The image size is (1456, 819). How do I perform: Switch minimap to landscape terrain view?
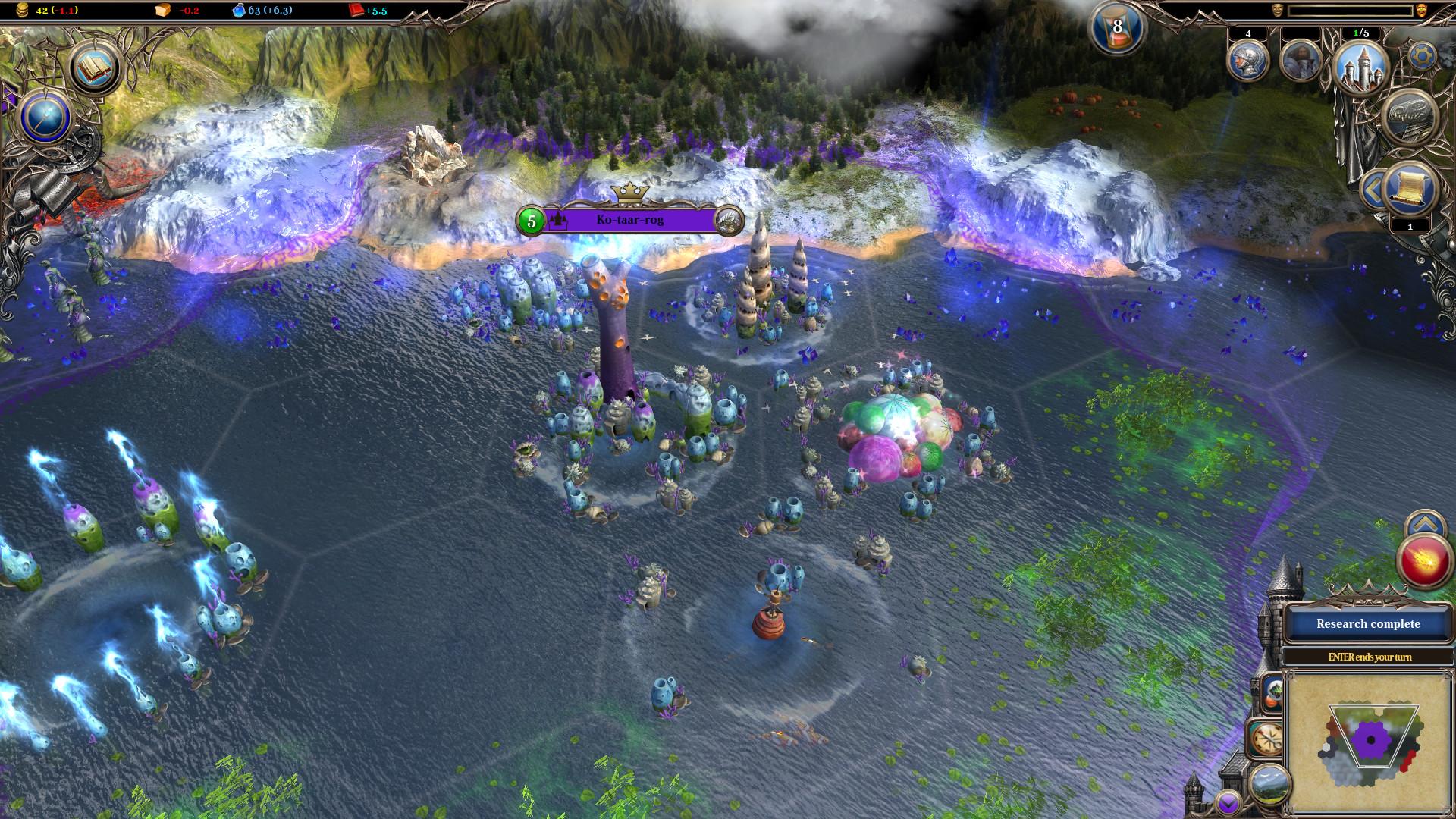tap(1269, 786)
